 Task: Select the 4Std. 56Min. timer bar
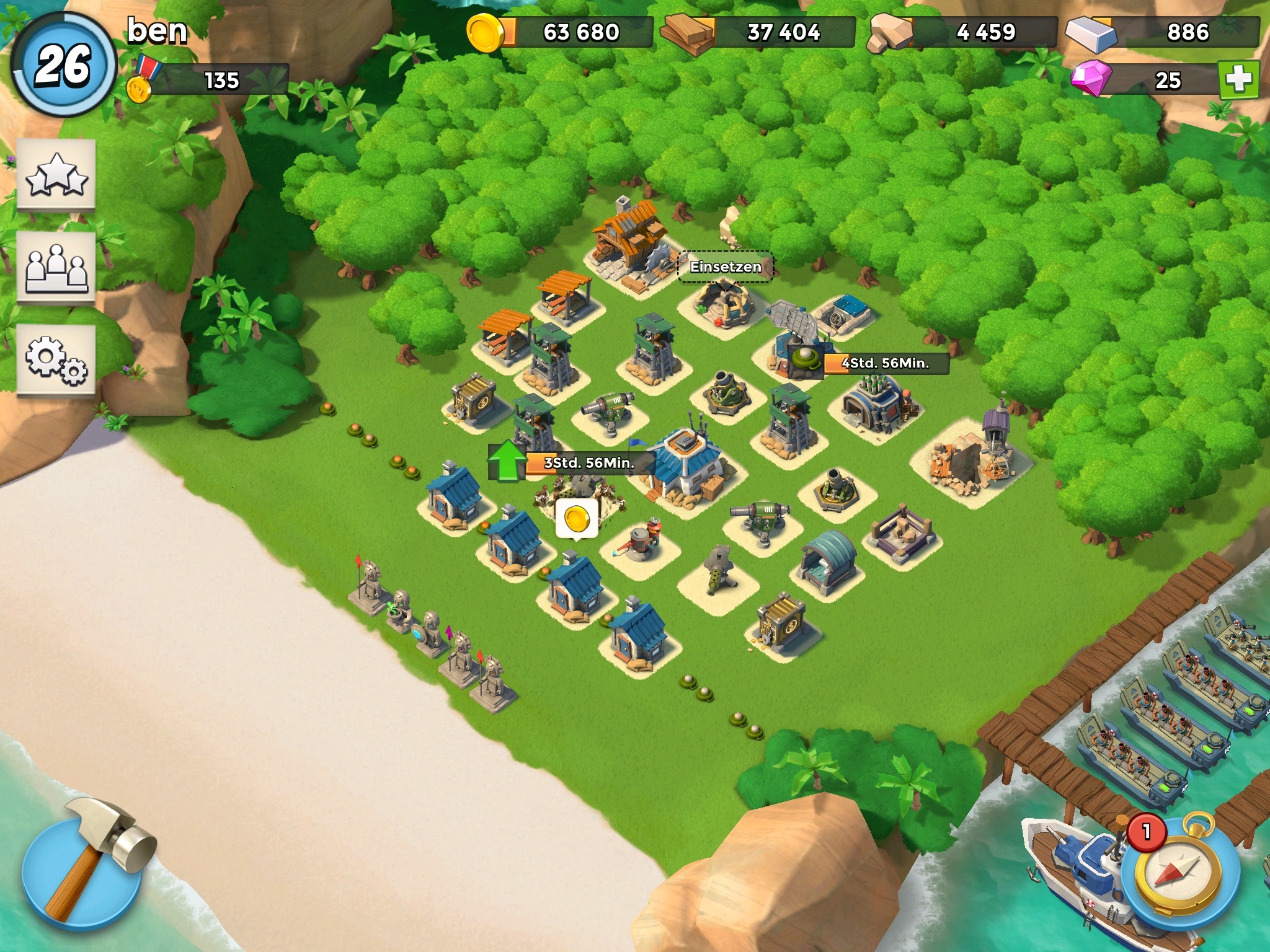[x=886, y=363]
